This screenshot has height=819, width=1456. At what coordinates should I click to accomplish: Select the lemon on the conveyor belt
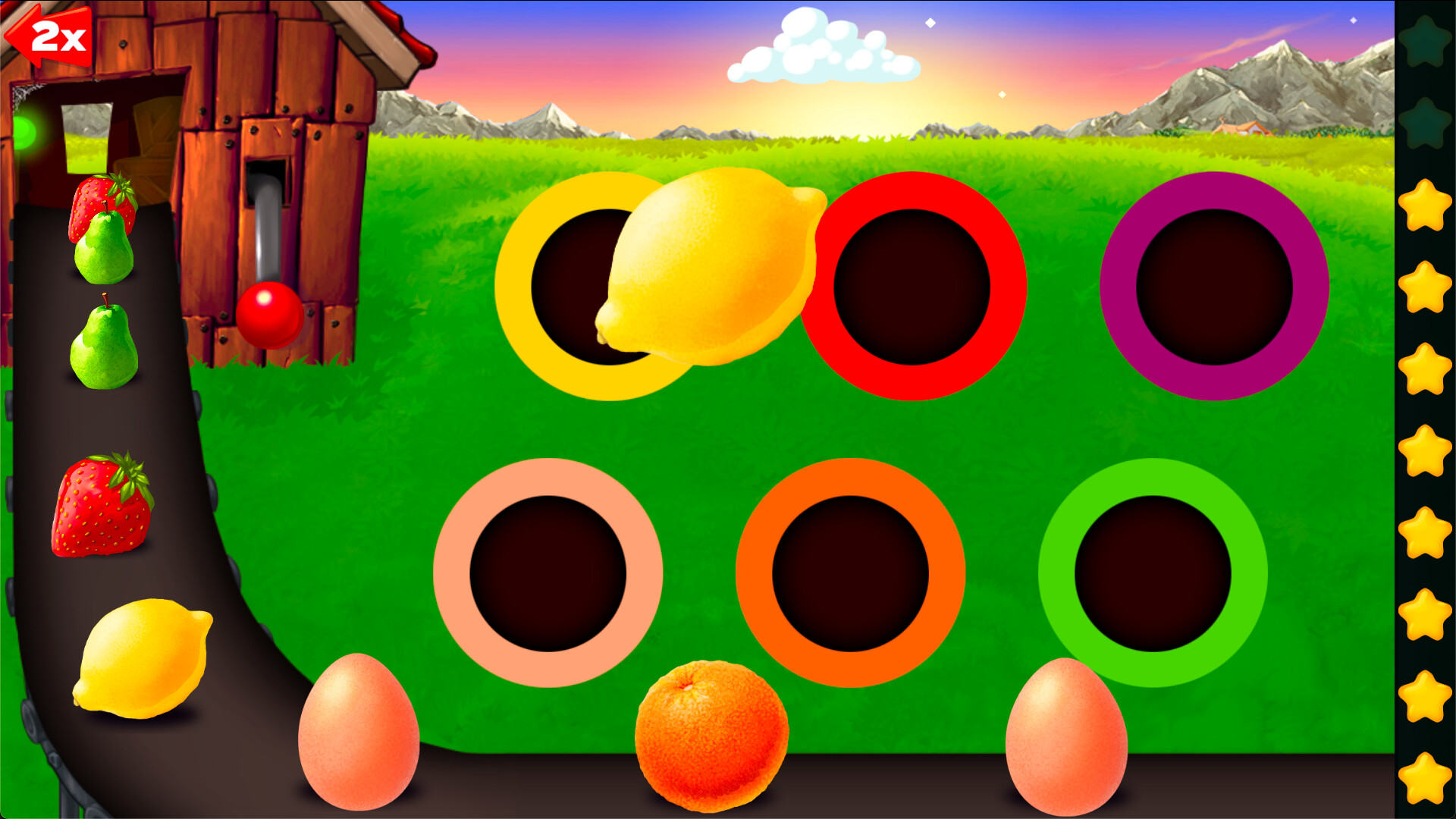144,656
